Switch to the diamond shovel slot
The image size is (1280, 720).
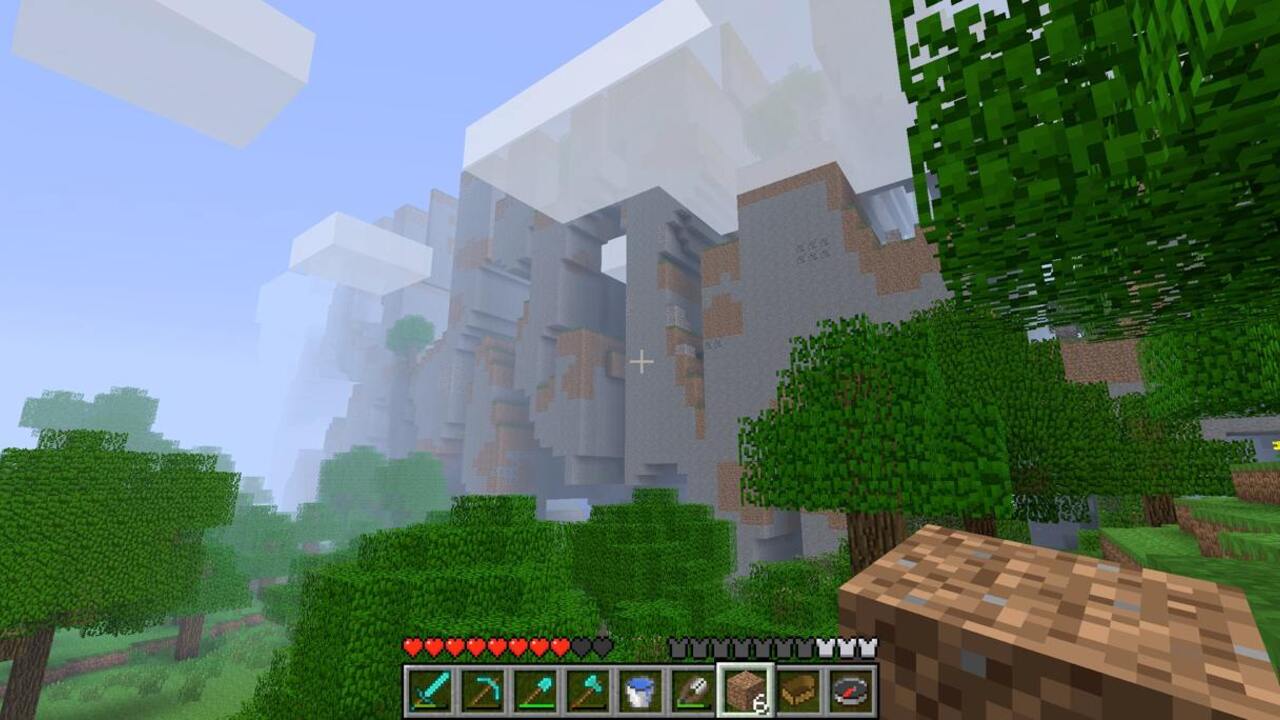[x=535, y=691]
